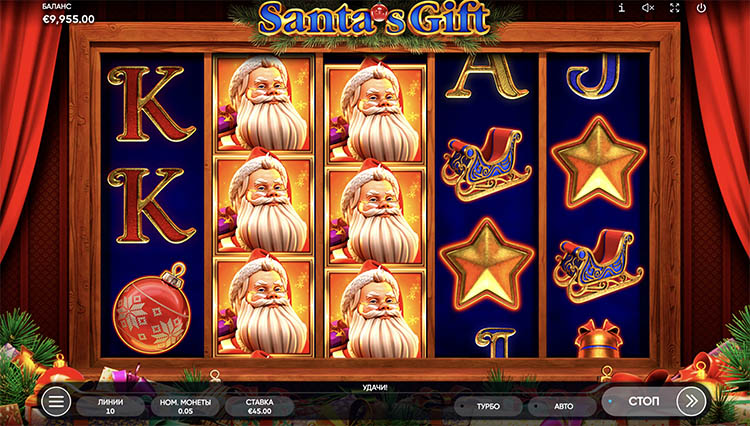Change the number of lines (ЛИНИИ)
The width and height of the screenshot is (750, 426).
[x=113, y=406]
